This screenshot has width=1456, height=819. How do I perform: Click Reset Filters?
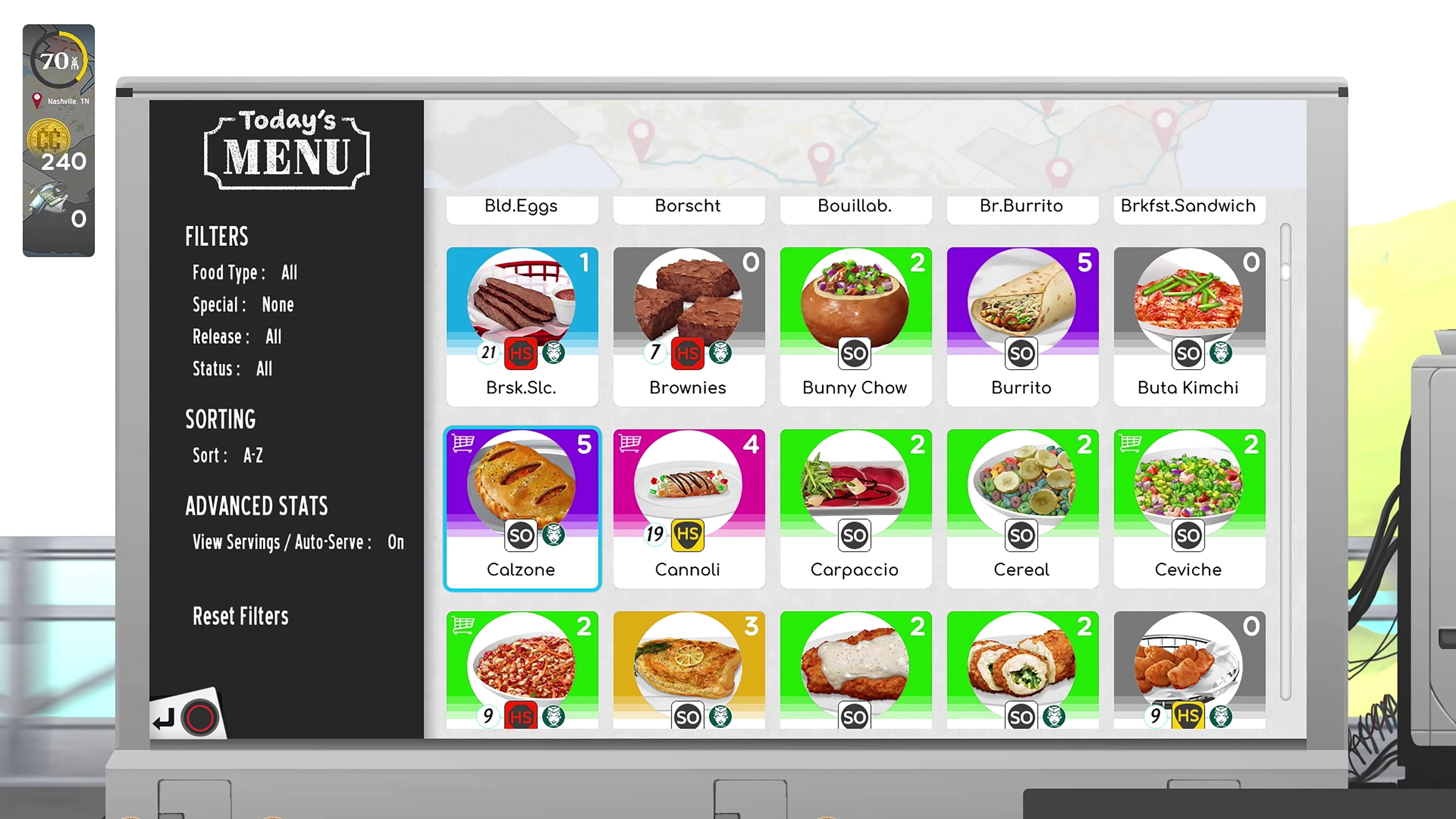(240, 616)
